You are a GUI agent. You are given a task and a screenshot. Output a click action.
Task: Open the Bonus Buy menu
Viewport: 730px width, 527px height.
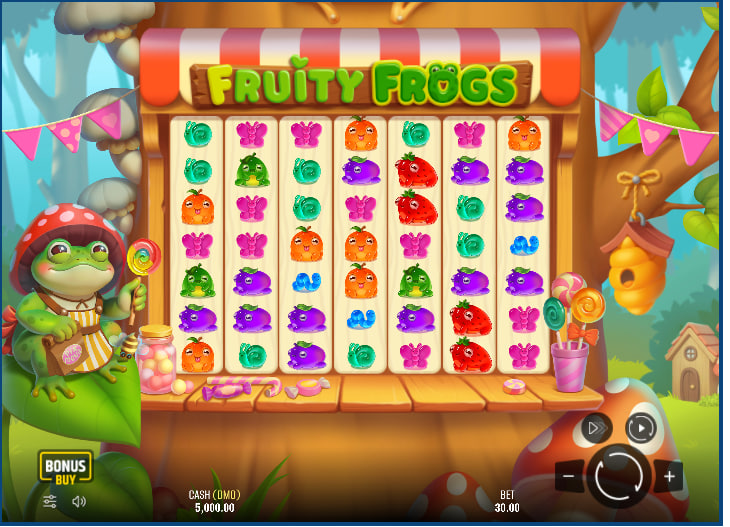pyautogui.click(x=65, y=466)
